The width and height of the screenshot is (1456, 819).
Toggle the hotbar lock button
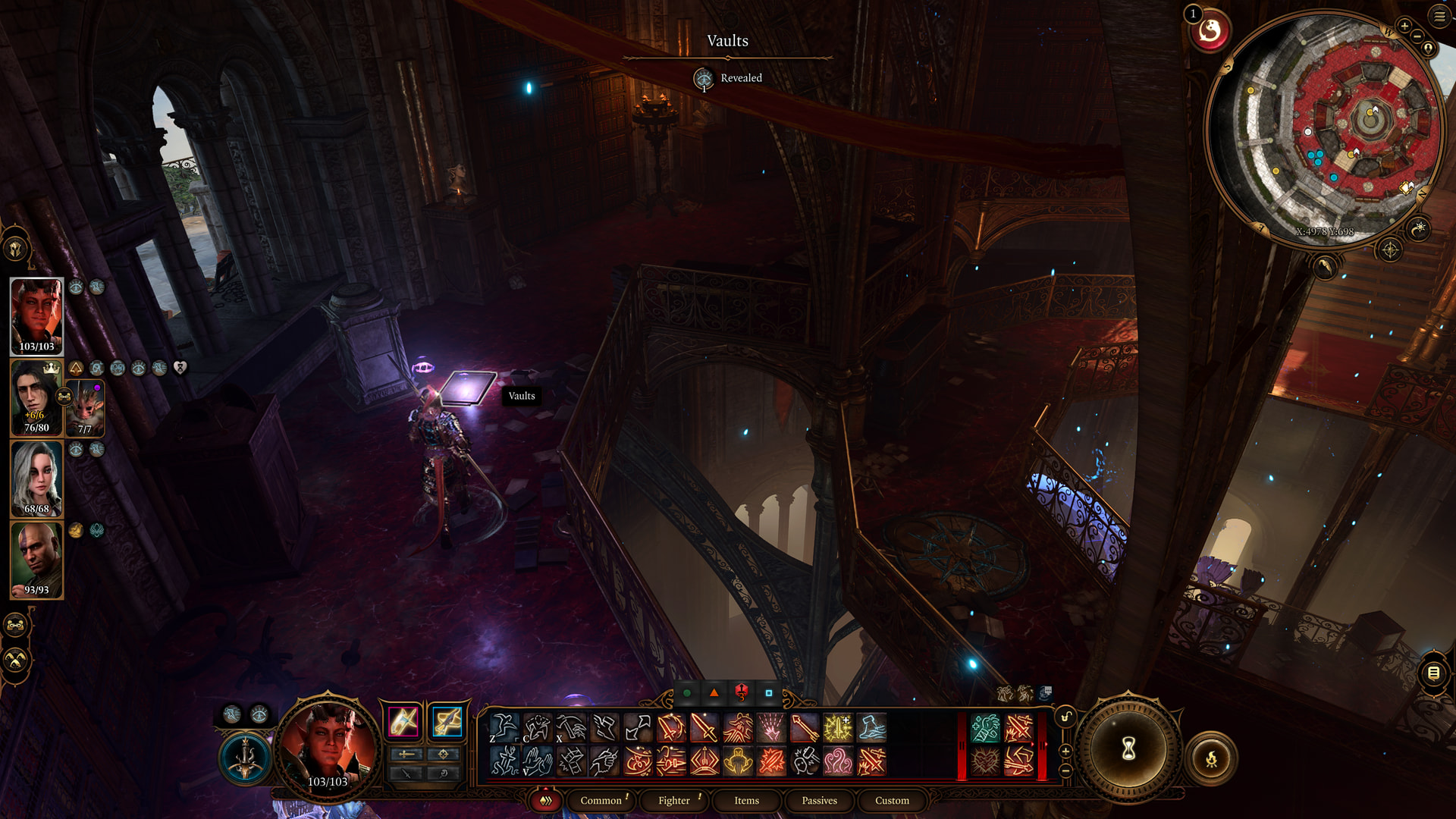click(x=1065, y=717)
